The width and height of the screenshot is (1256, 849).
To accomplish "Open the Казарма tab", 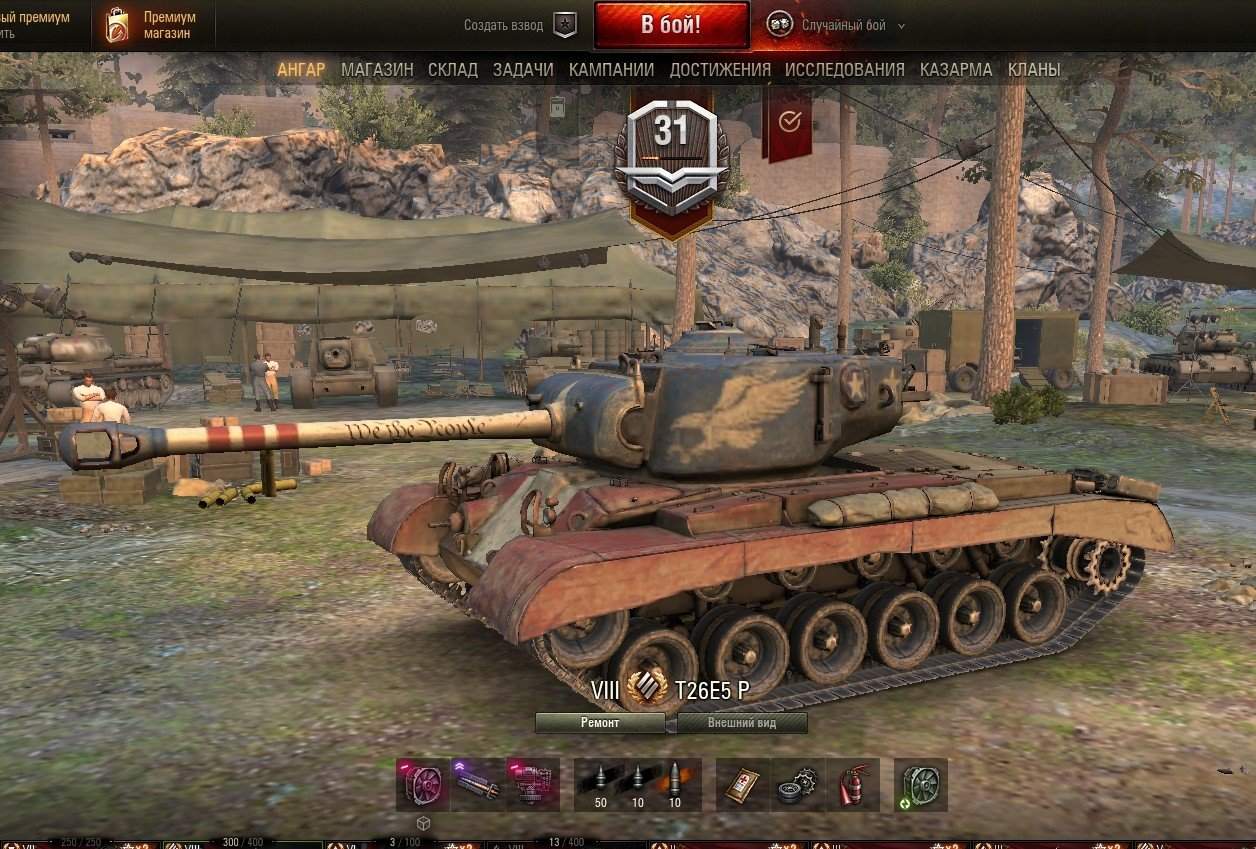I will (x=956, y=70).
